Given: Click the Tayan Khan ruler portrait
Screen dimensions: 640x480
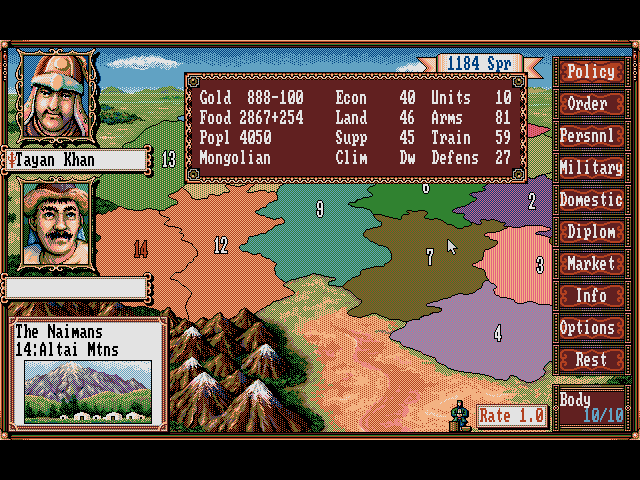Looking at the screenshot, I should tap(55, 97).
